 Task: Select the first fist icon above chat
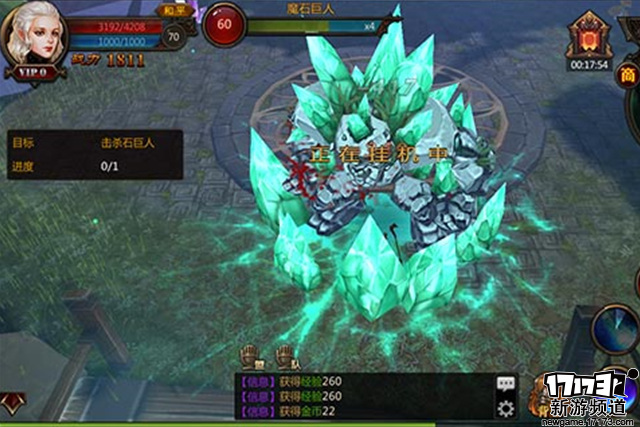coord(250,356)
